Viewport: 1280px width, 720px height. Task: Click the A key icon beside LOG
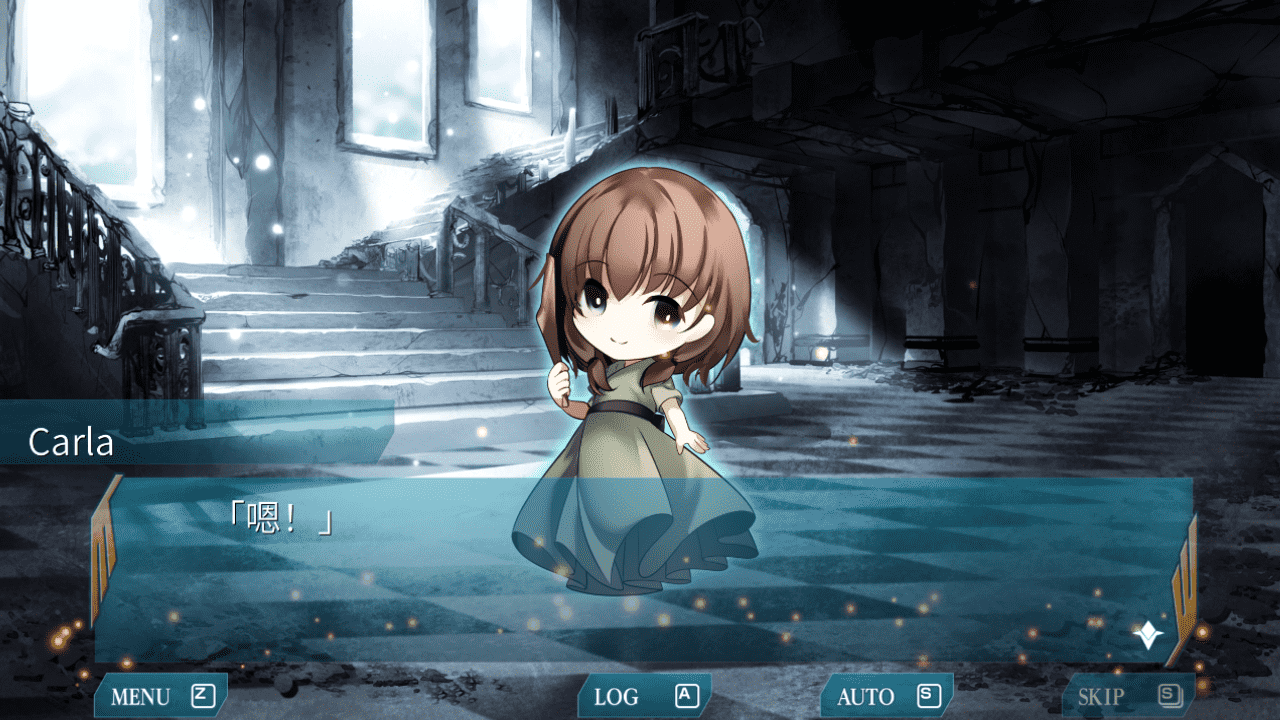tap(686, 694)
